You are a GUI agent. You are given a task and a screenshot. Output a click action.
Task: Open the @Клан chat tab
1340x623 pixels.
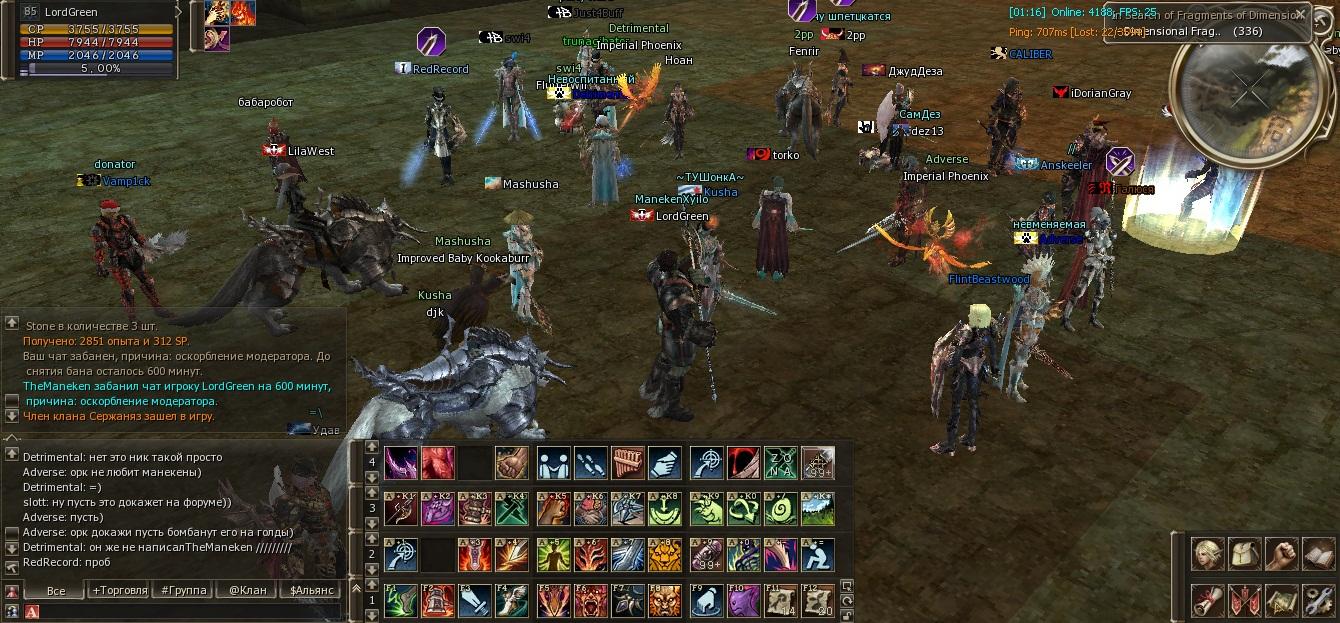(247, 590)
